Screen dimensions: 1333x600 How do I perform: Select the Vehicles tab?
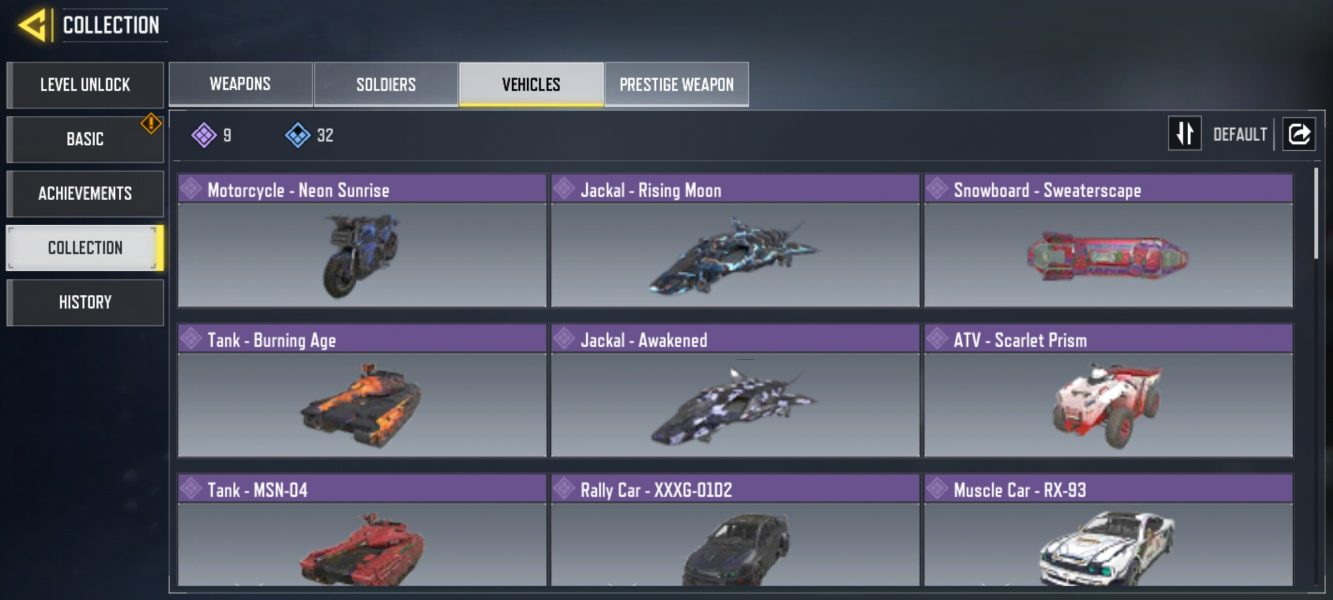[531, 85]
